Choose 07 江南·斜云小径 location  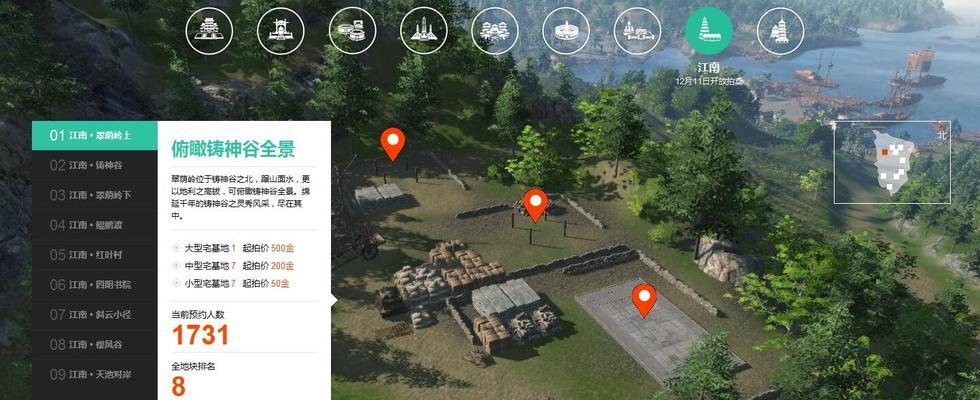pos(94,315)
